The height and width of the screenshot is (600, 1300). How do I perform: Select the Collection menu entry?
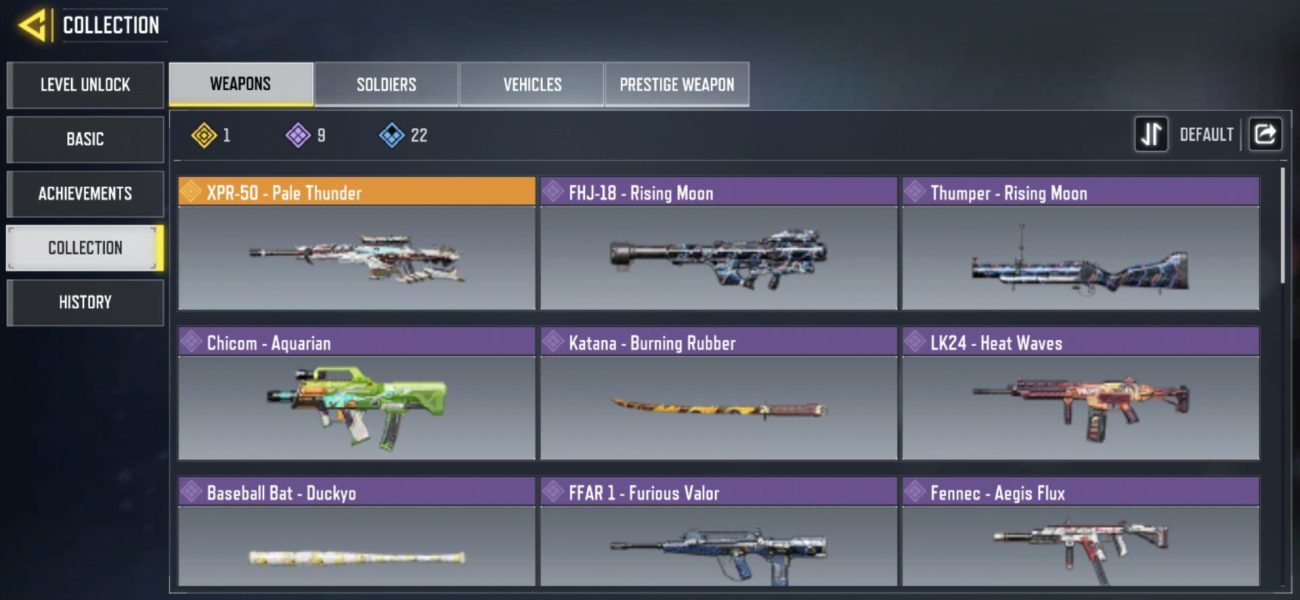click(85, 248)
